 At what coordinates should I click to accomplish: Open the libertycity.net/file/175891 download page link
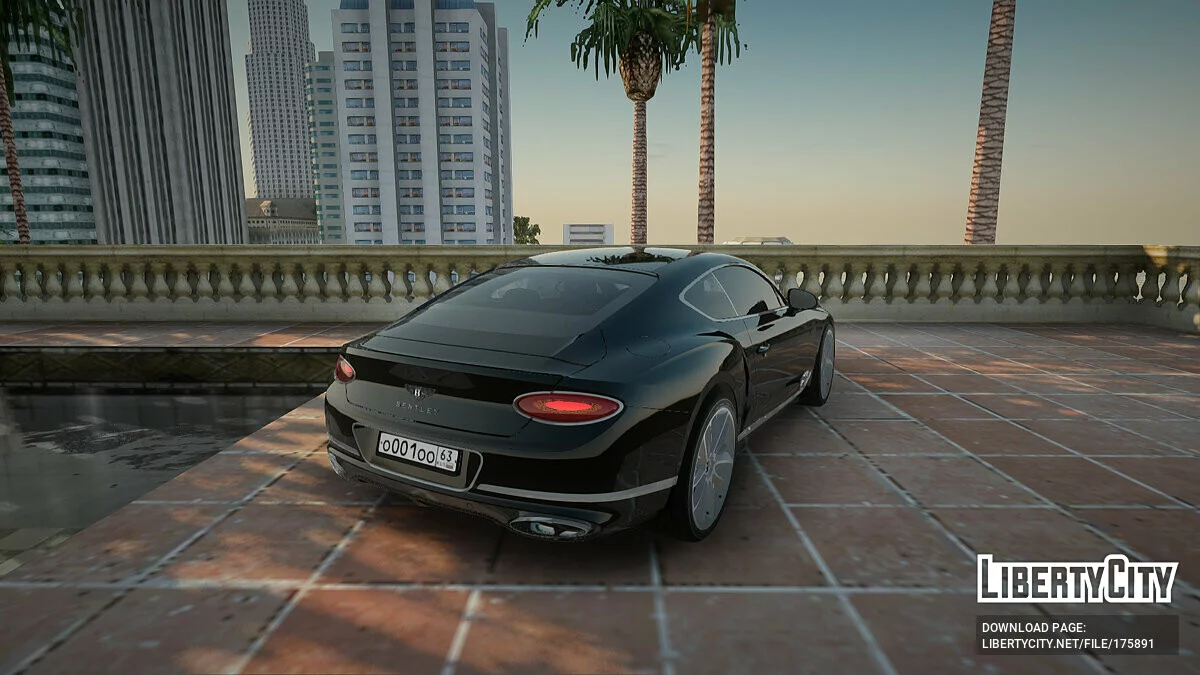coord(1067,644)
